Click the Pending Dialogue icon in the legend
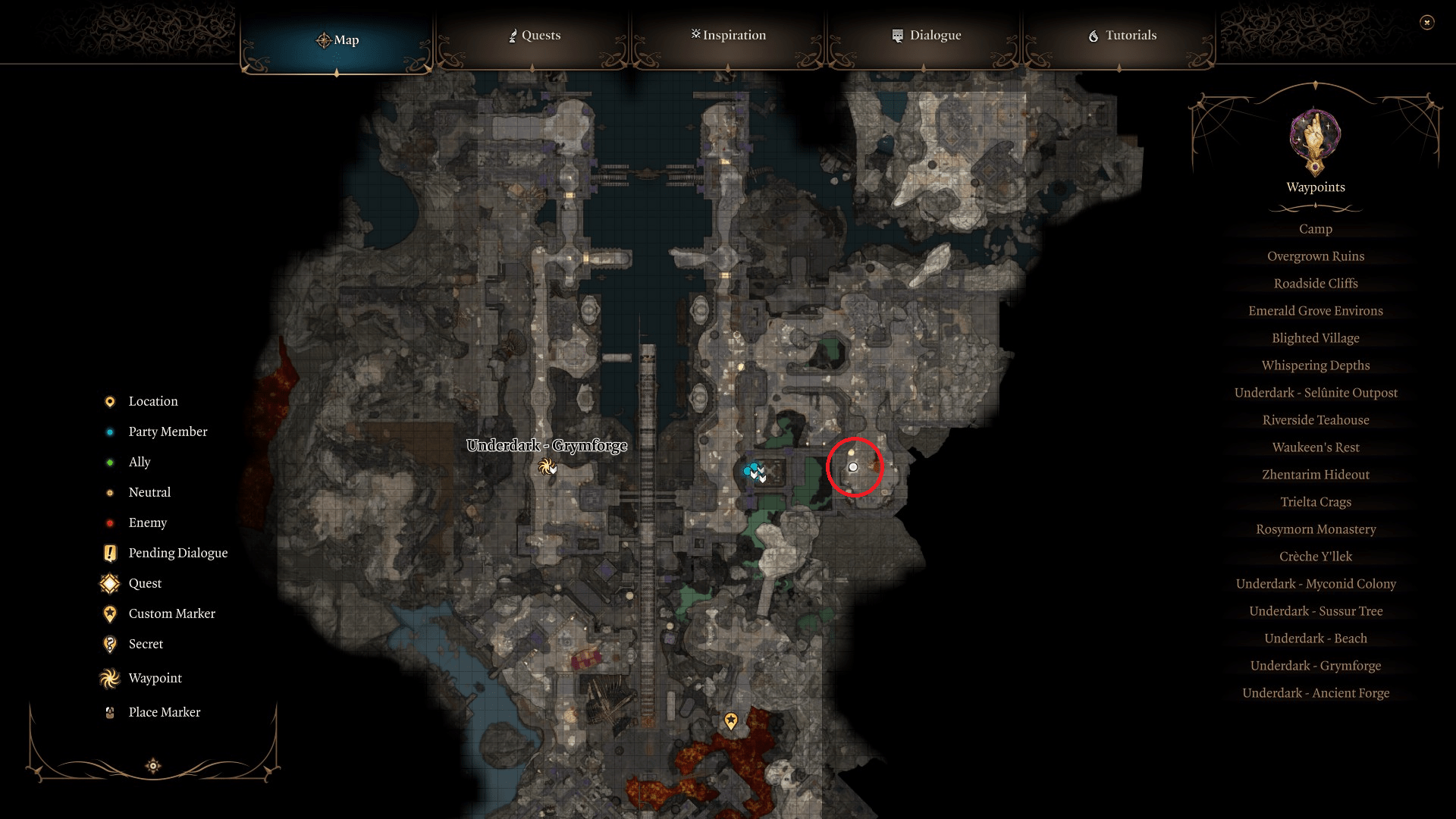This screenshot has width=1456, height=819. pyautogui.click(x=109, y=553)
